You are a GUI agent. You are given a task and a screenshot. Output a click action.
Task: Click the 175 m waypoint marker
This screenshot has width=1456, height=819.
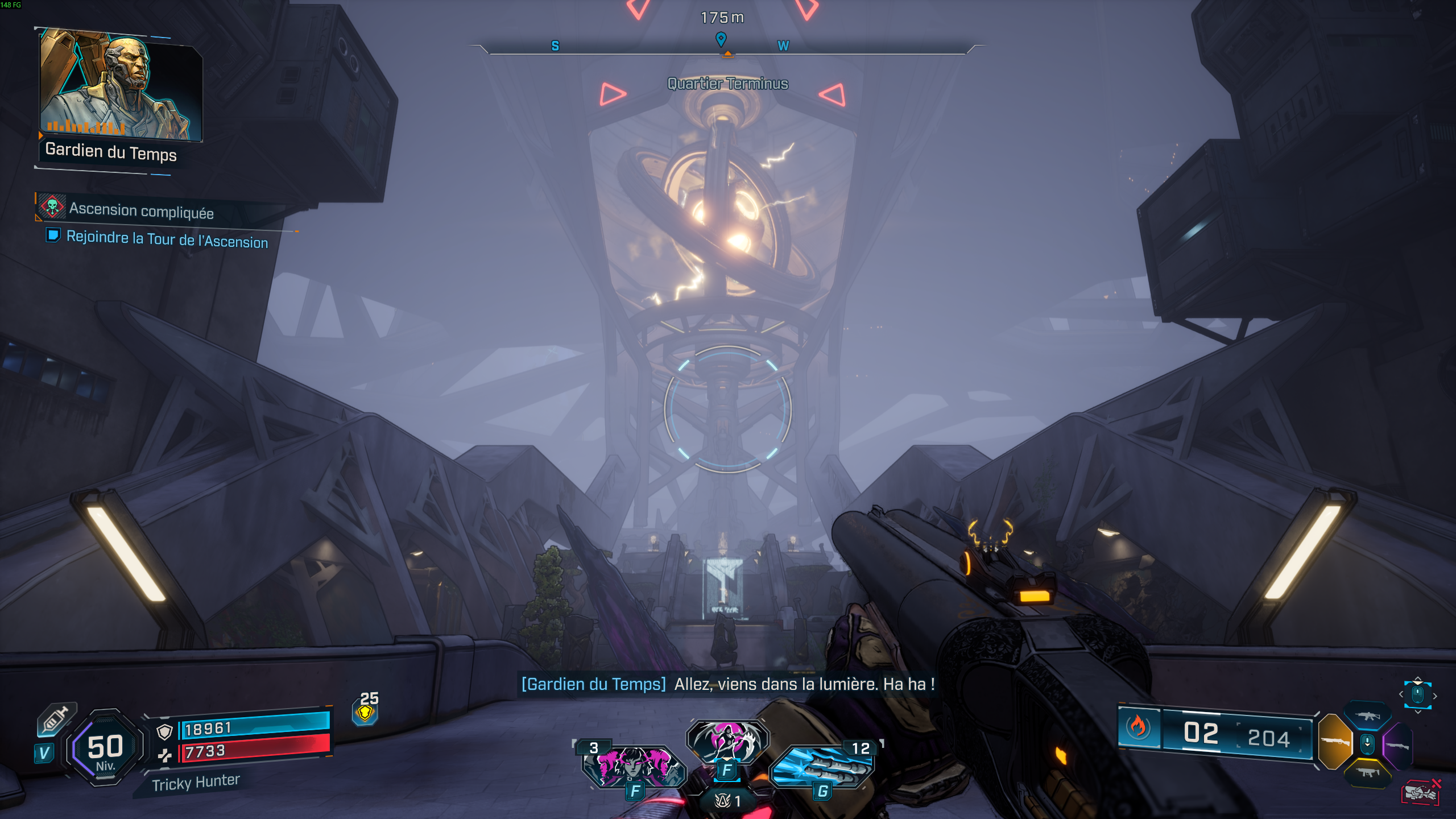tap(721, 18)
